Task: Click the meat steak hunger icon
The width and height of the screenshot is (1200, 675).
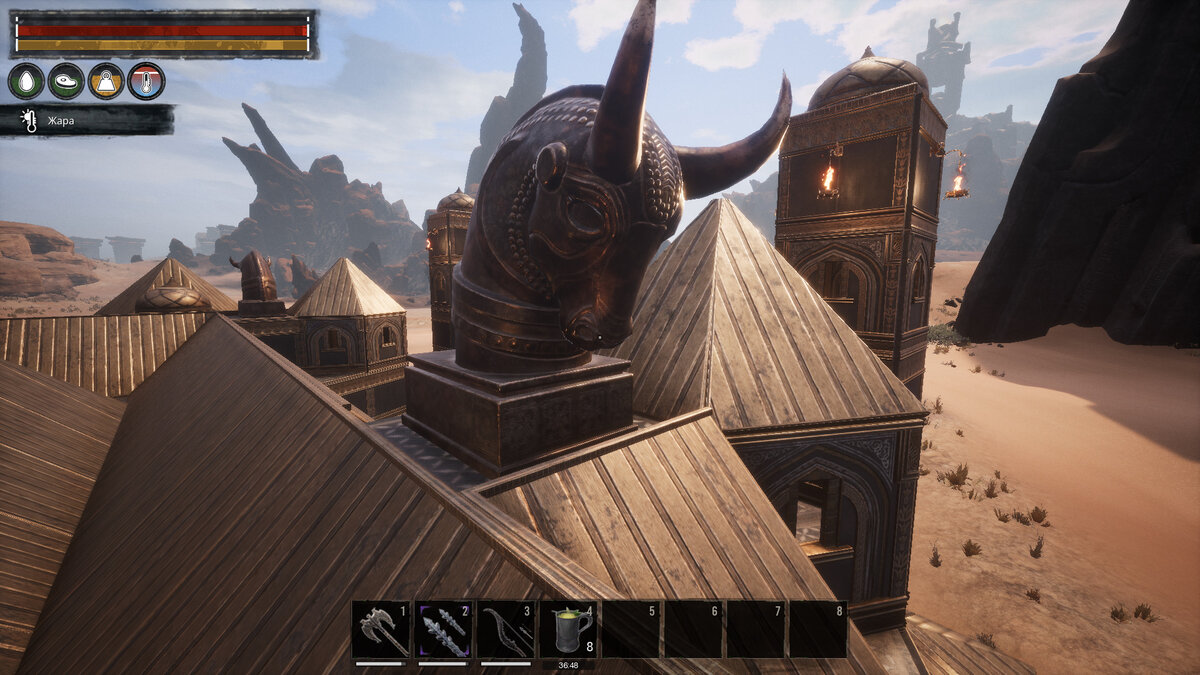Action: [66, 81]
